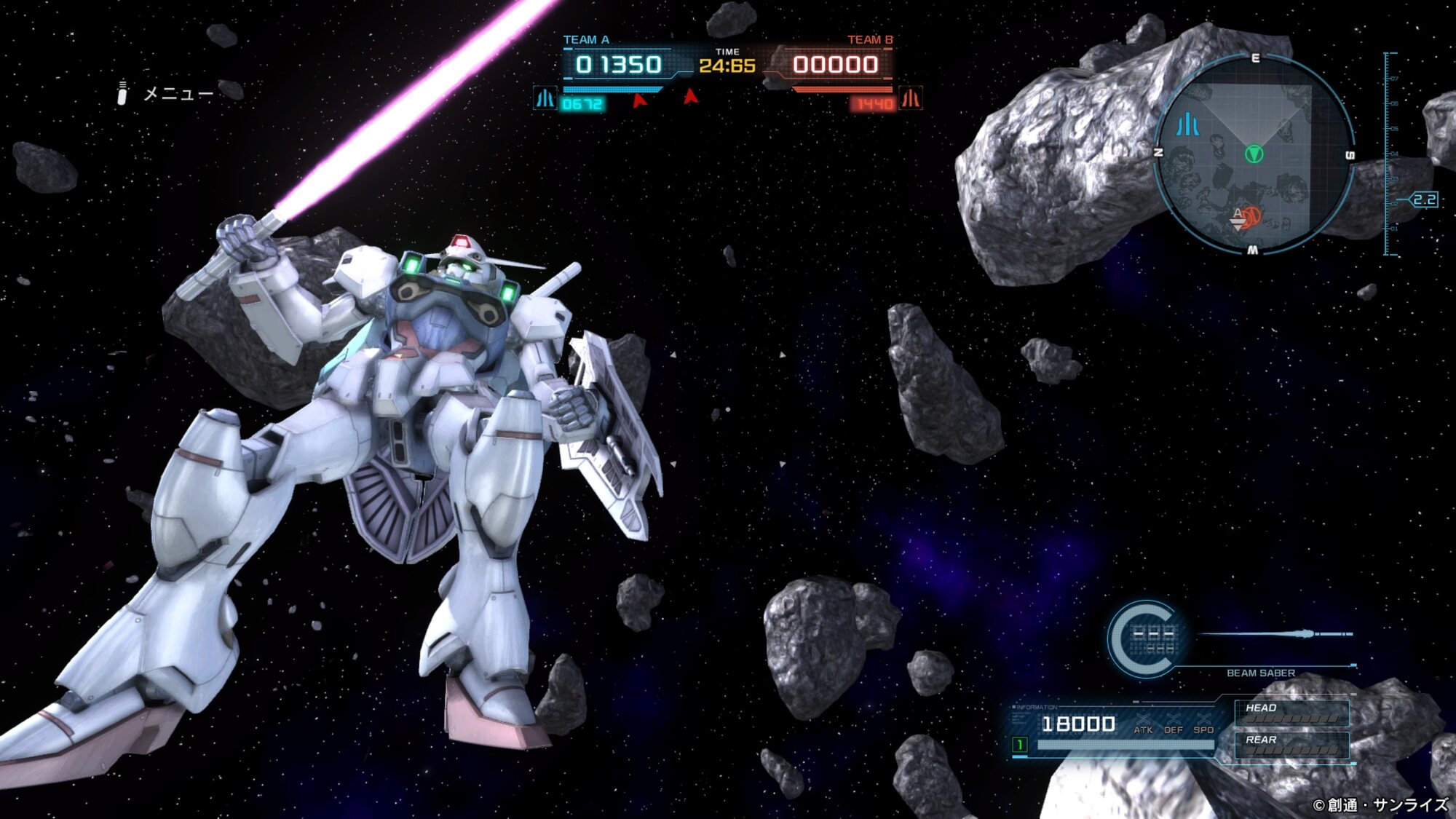The width and height of the screenshot is (1456, 819).
Task: Select the red enemy marker on the minimap
Action: [x=1249, y=217]
